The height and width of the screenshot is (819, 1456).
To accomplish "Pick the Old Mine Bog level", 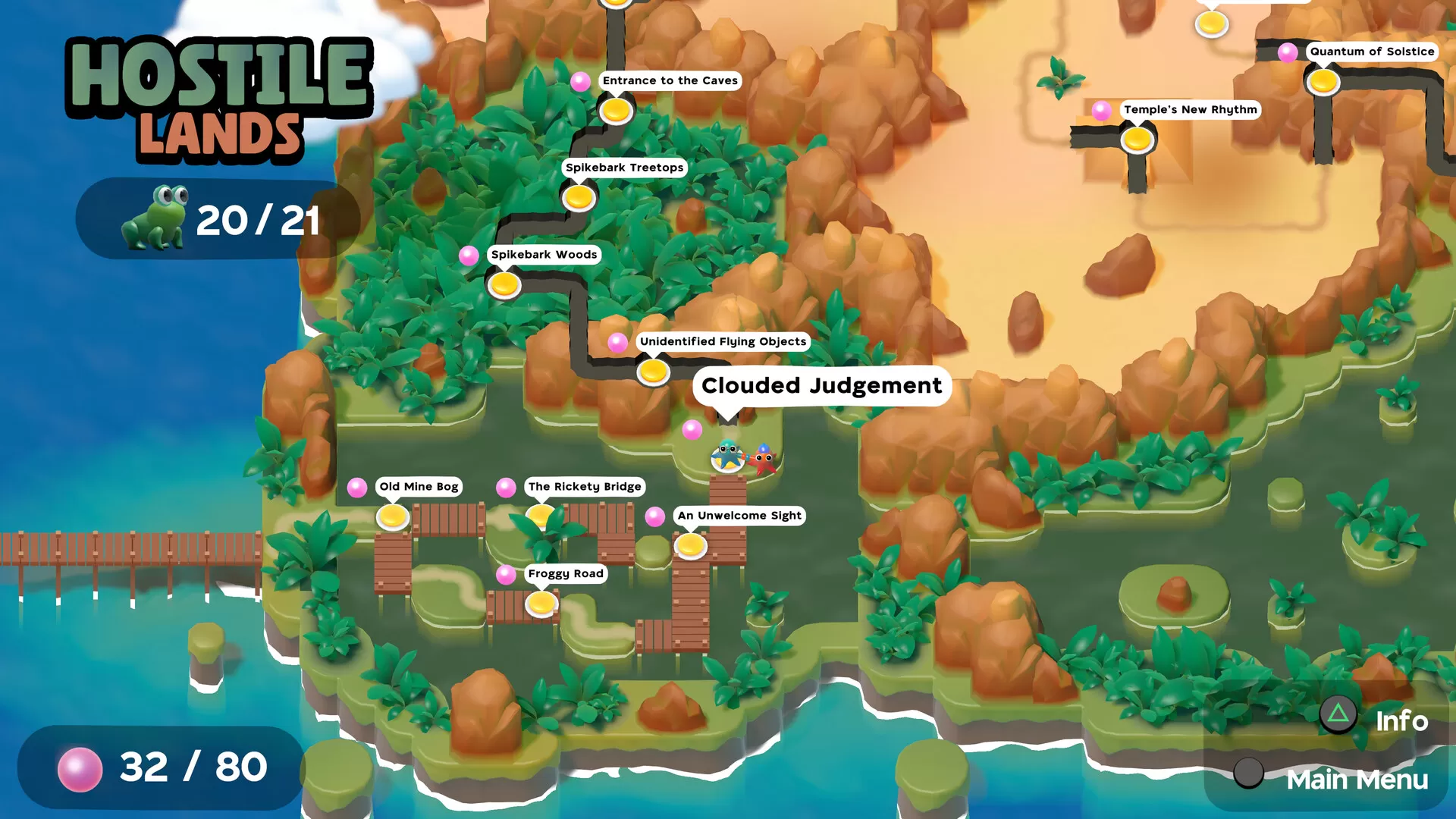I will (x=393, y=517).
